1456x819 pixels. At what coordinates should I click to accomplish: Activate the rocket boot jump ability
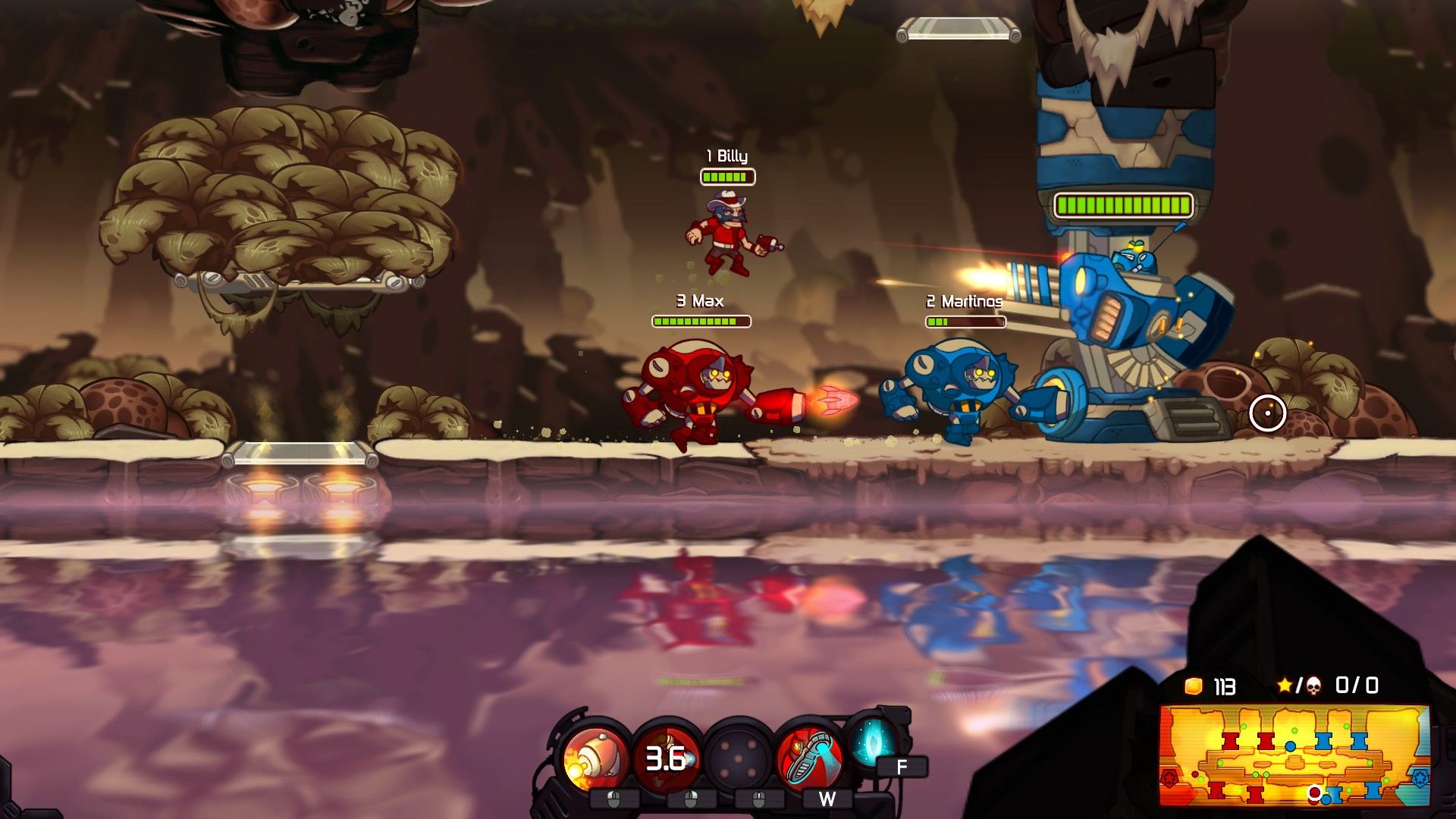[809, 757]
